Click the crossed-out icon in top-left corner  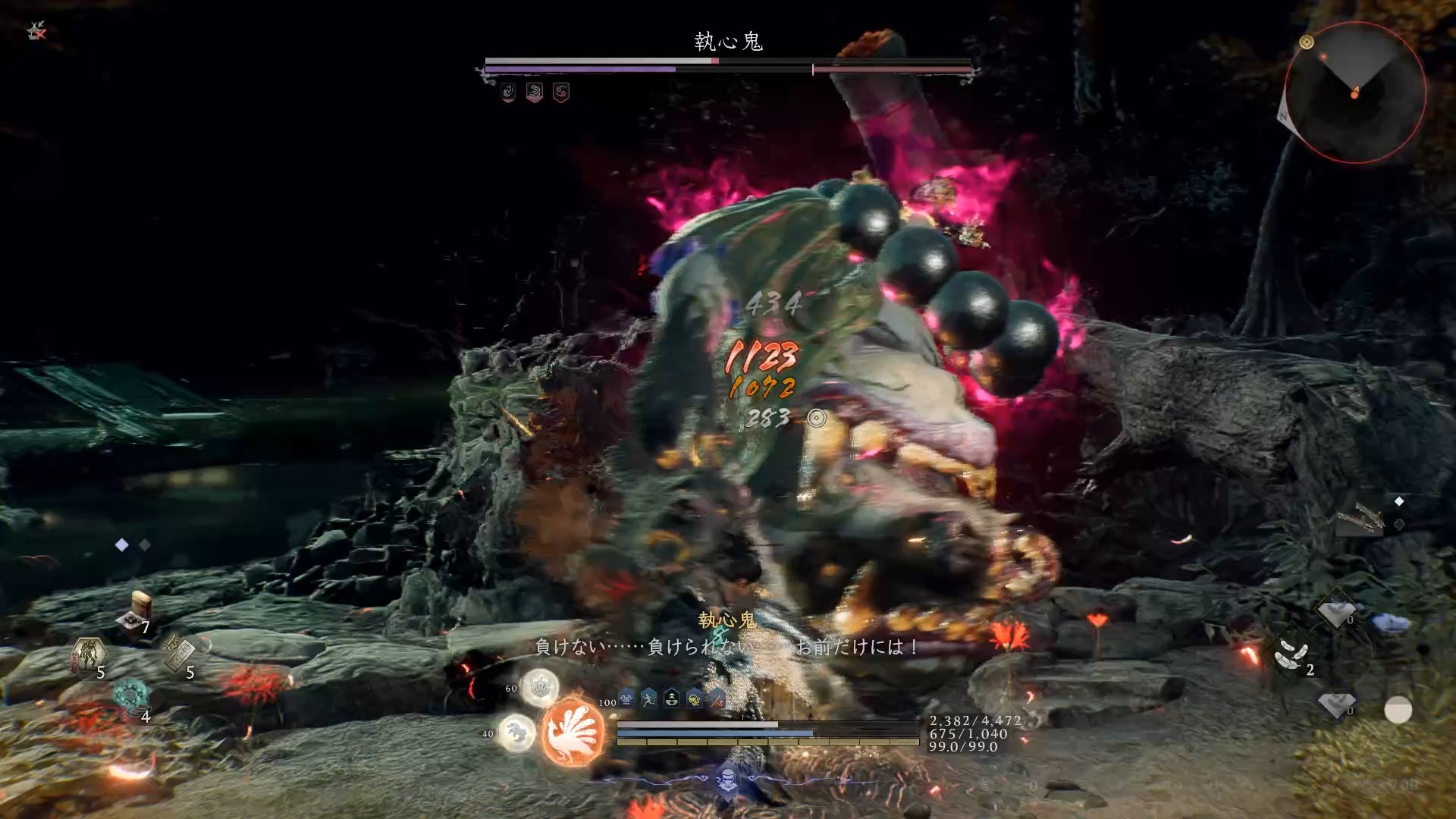[x=36, y=30]
